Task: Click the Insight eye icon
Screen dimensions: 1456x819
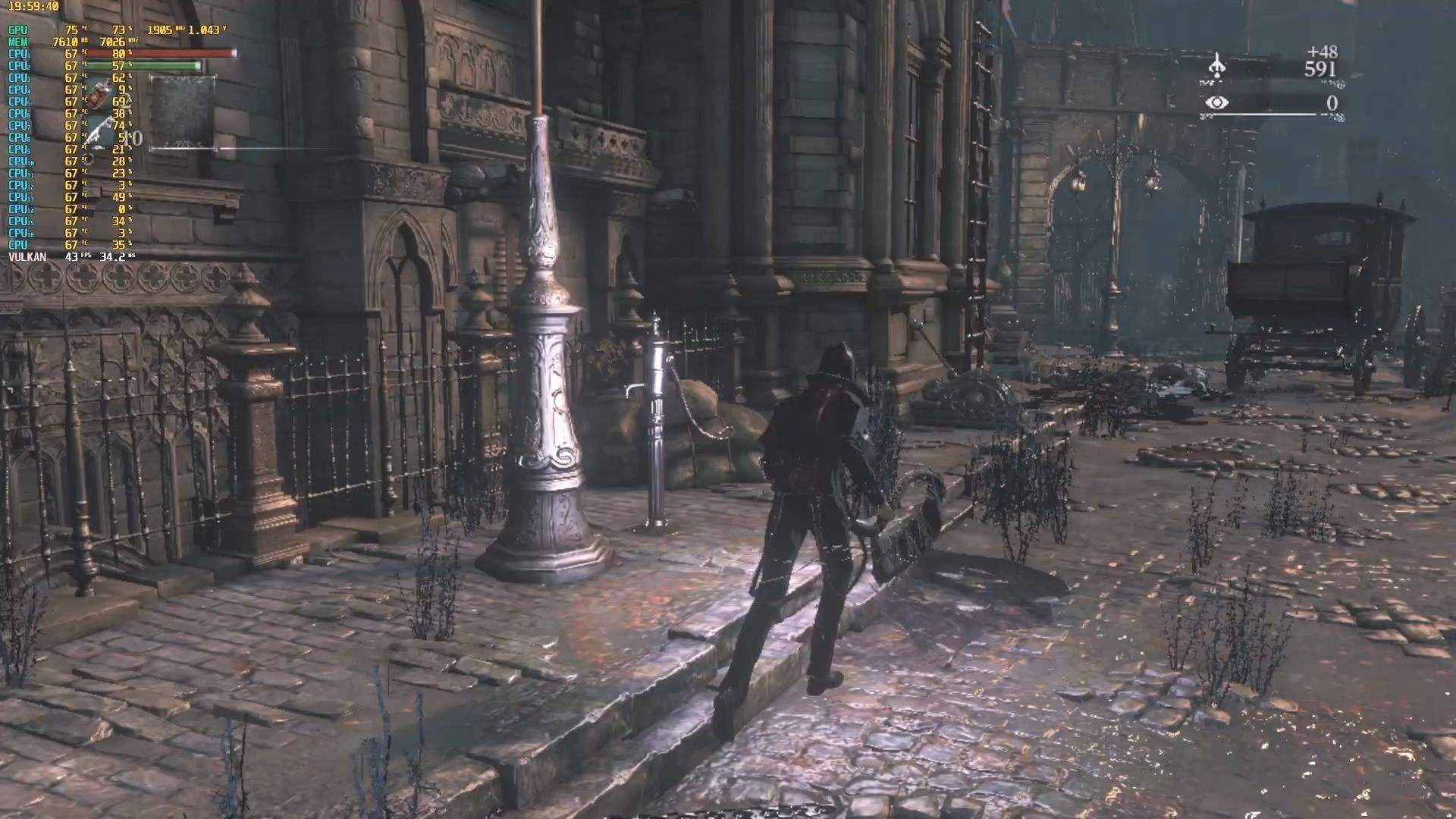Action: [1216, 102]
